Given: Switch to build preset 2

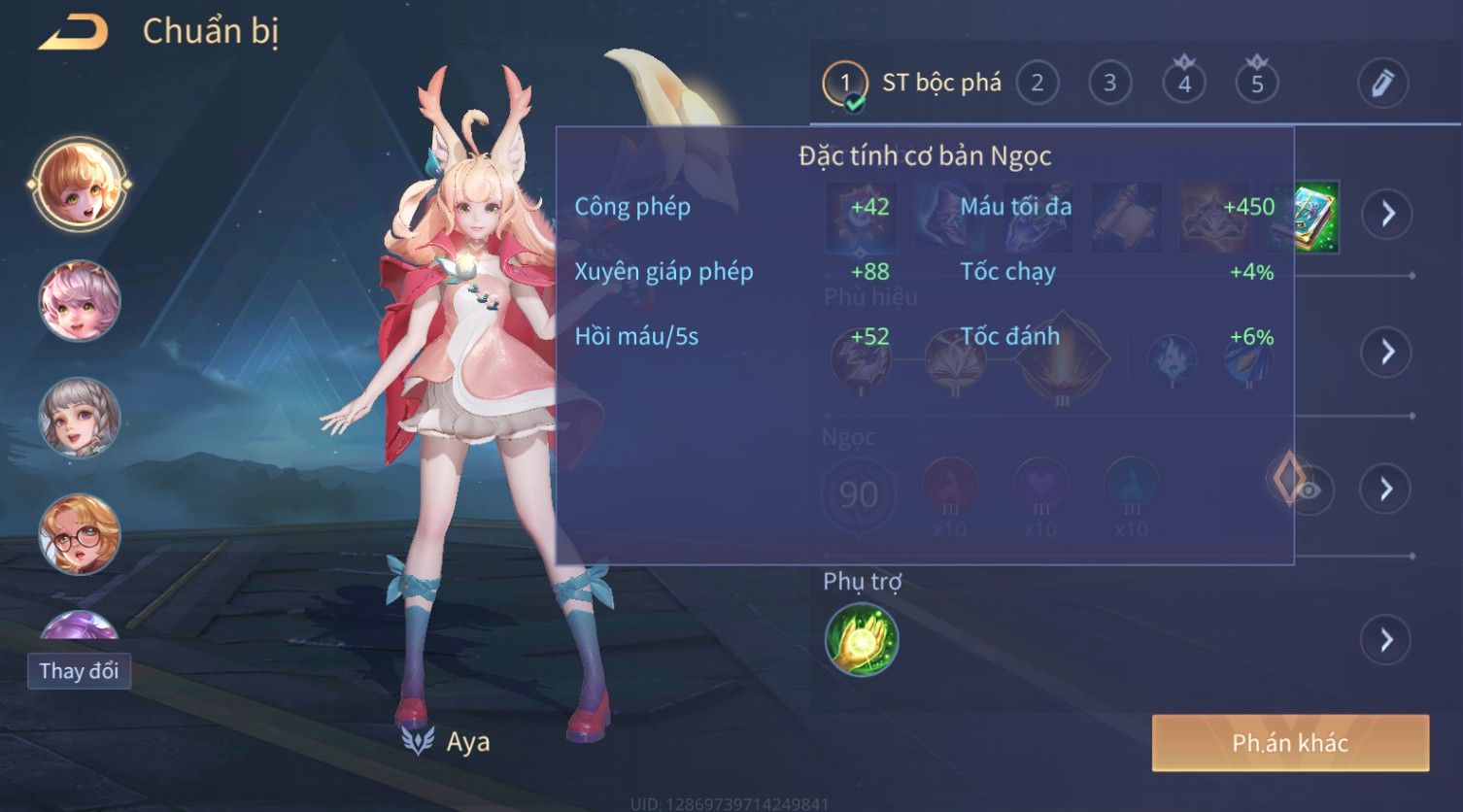Looking at the screenshot, I should click(x=1037, y=84).
